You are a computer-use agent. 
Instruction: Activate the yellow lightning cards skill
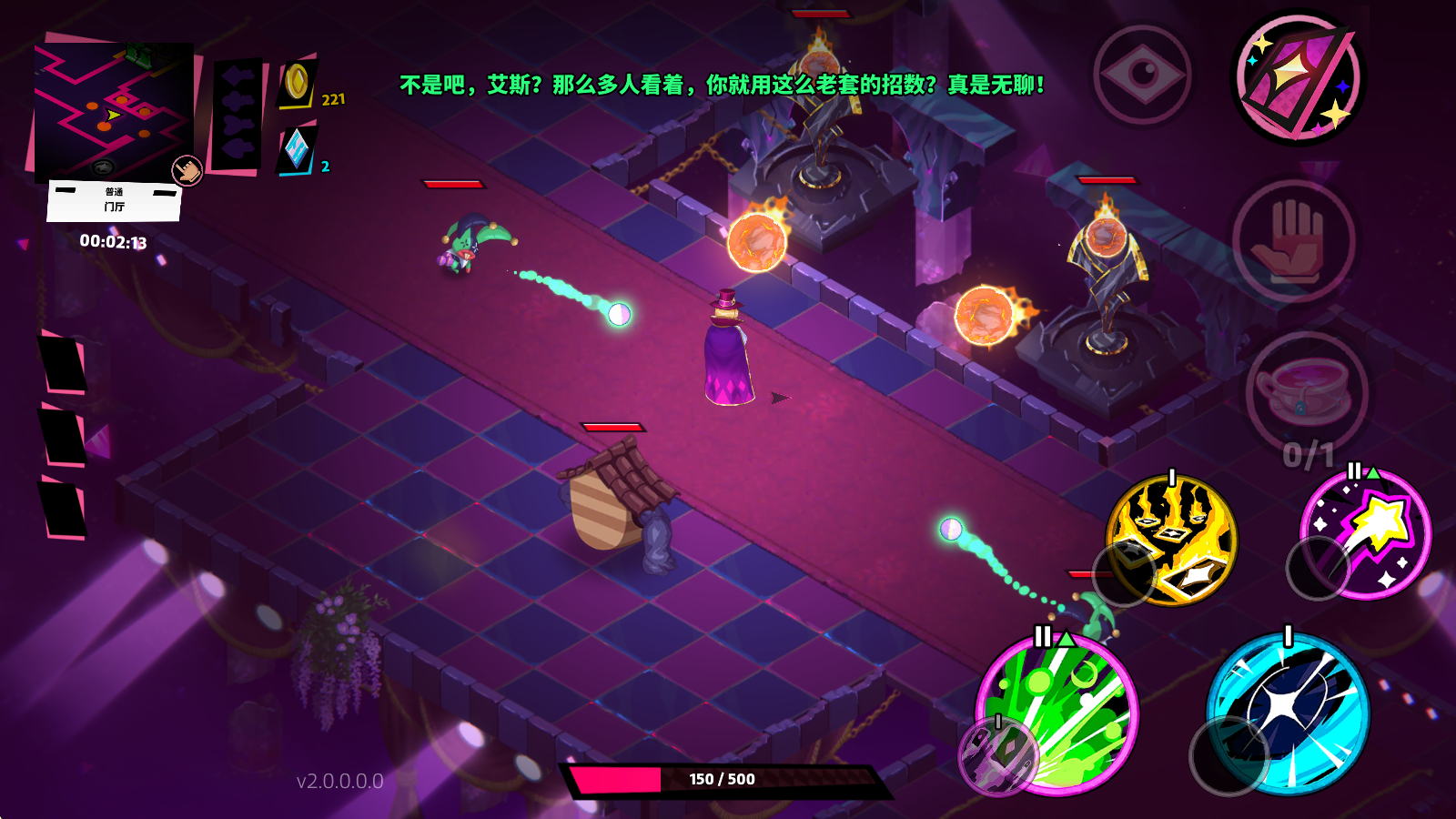coord(1174,539)
